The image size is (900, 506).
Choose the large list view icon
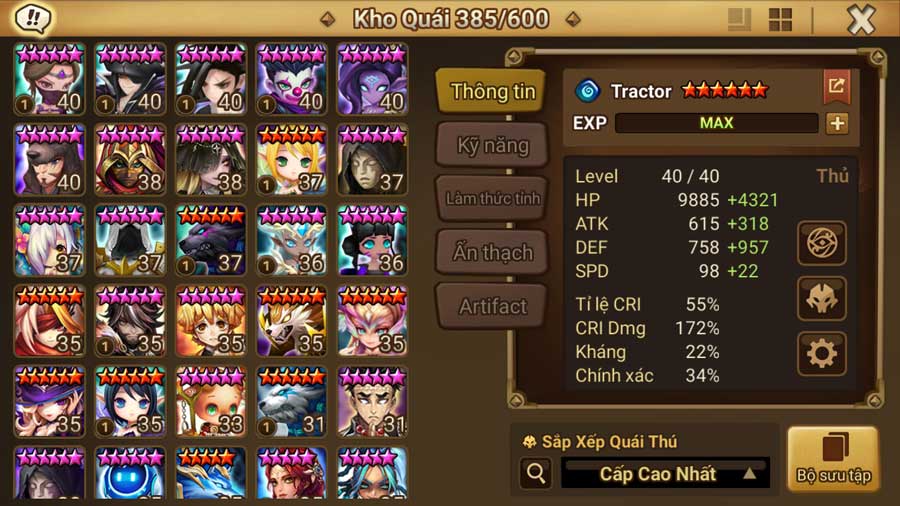(740, 20)
